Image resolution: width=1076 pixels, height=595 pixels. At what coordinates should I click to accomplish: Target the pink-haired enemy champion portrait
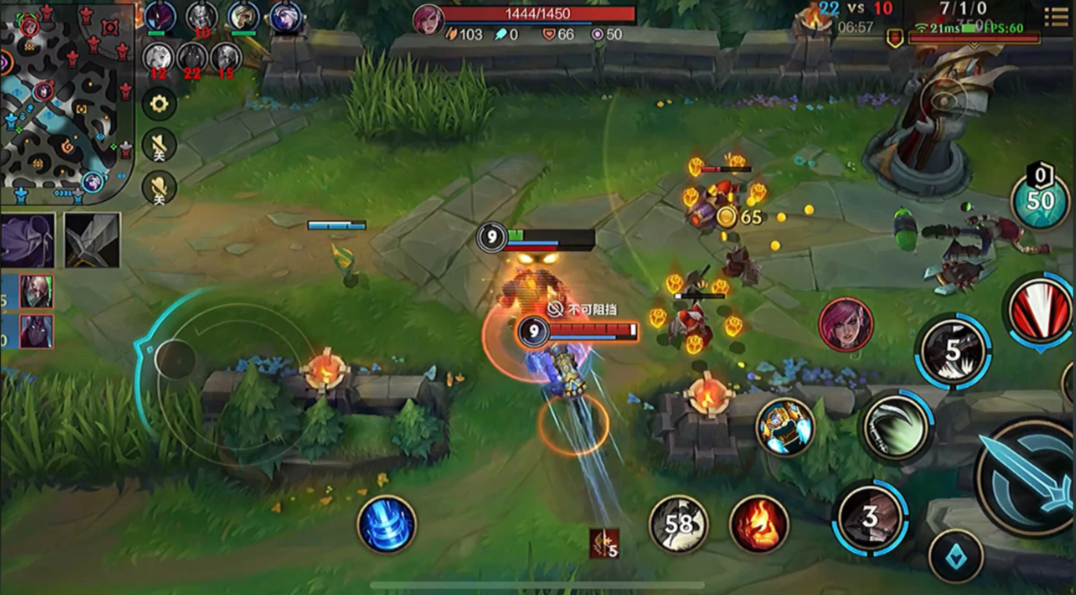pos(846,325)
